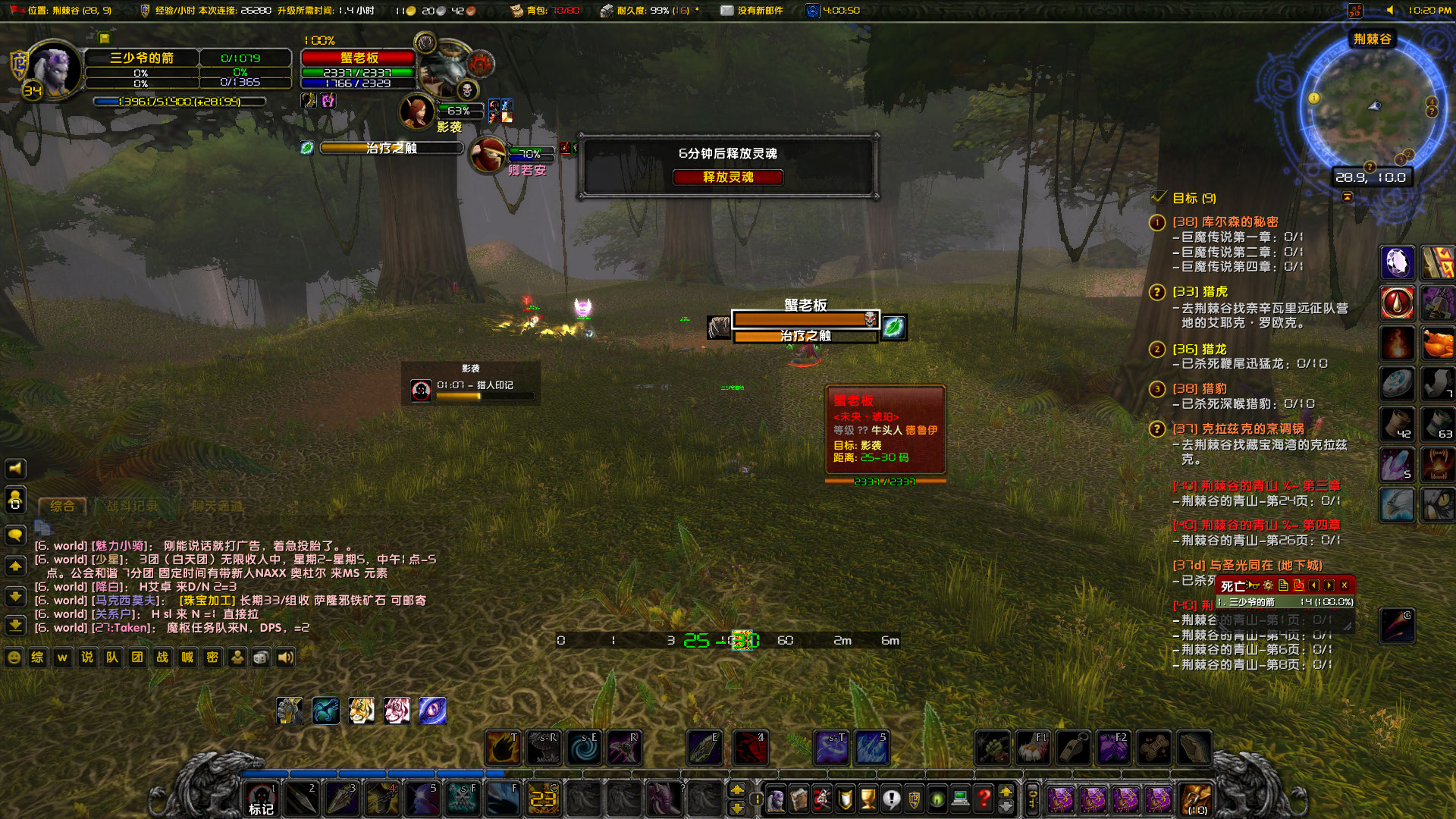Open the red question mark help icon

click(x=983, y=799)
